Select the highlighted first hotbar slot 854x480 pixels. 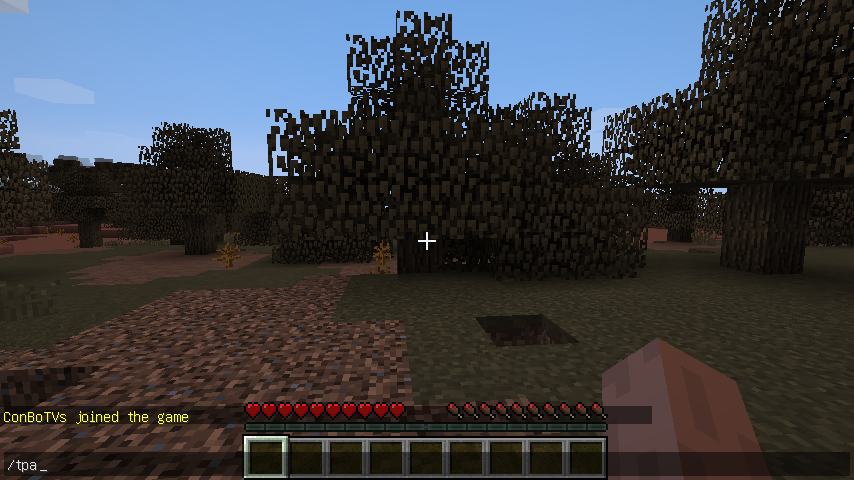(266, 457)
